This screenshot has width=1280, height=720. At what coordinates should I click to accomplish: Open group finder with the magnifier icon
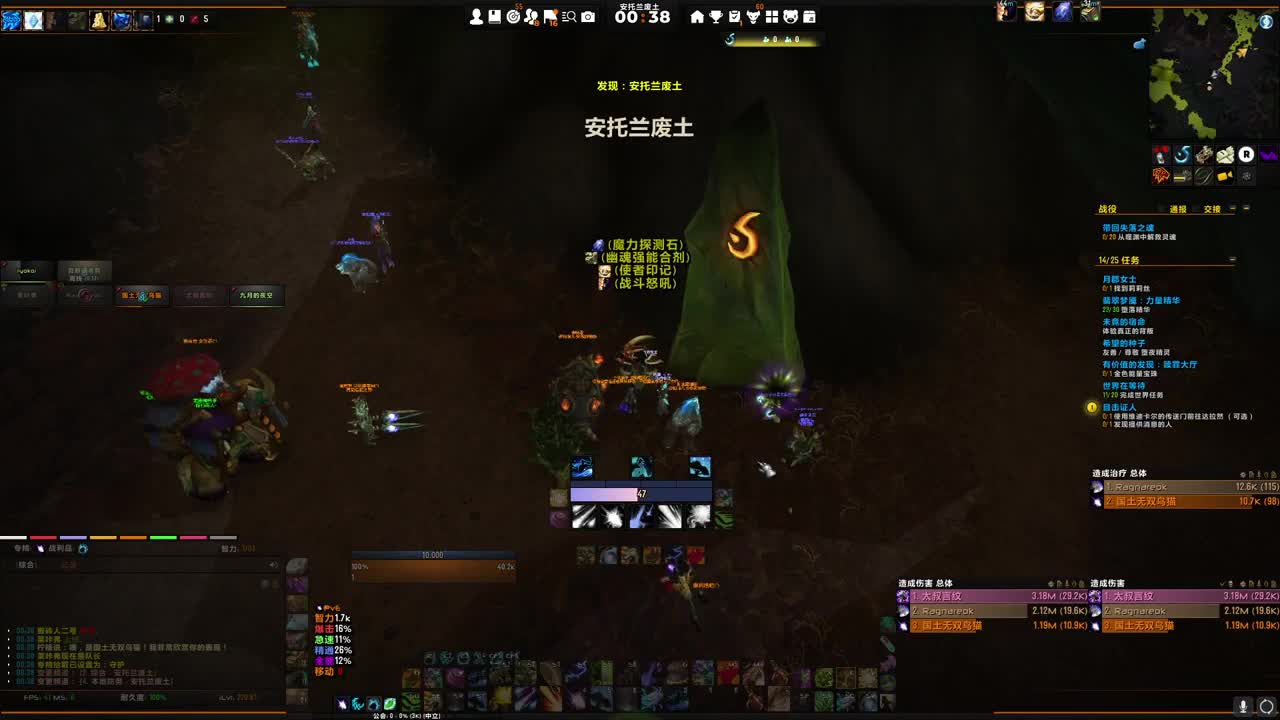click(567, 15)
